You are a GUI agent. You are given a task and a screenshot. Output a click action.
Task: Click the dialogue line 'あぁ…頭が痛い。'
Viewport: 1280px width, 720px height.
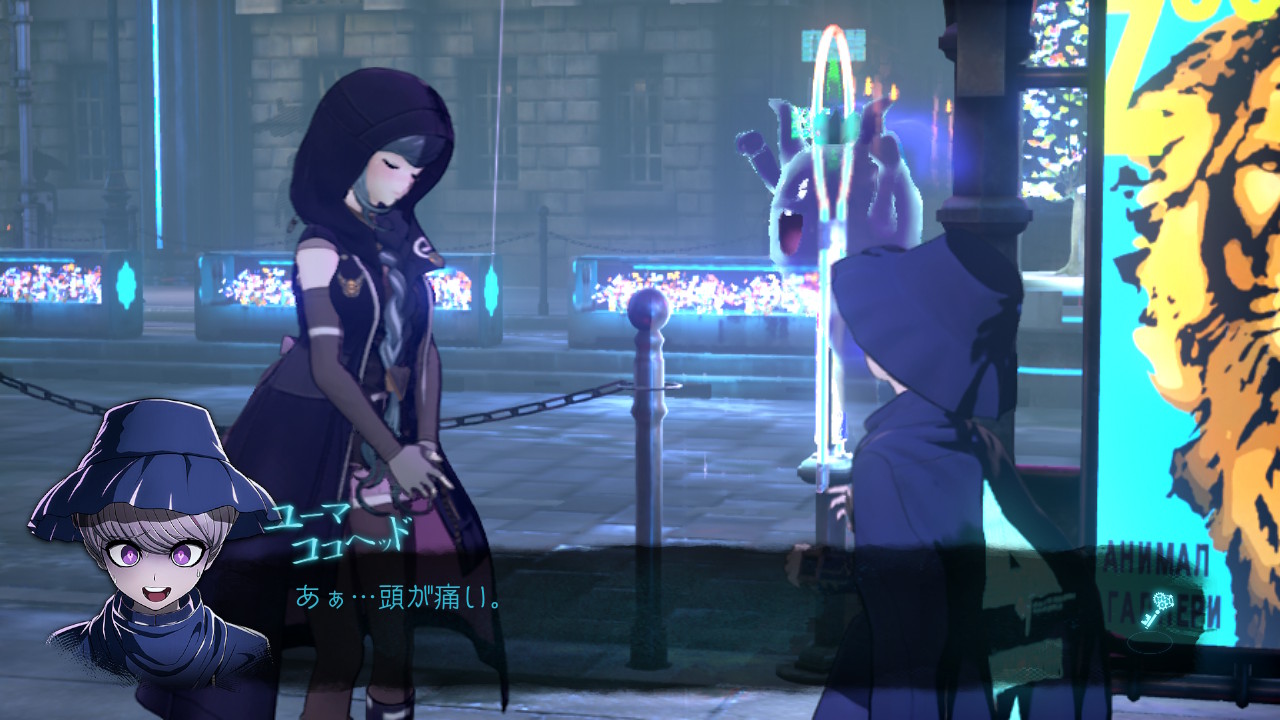398,599
